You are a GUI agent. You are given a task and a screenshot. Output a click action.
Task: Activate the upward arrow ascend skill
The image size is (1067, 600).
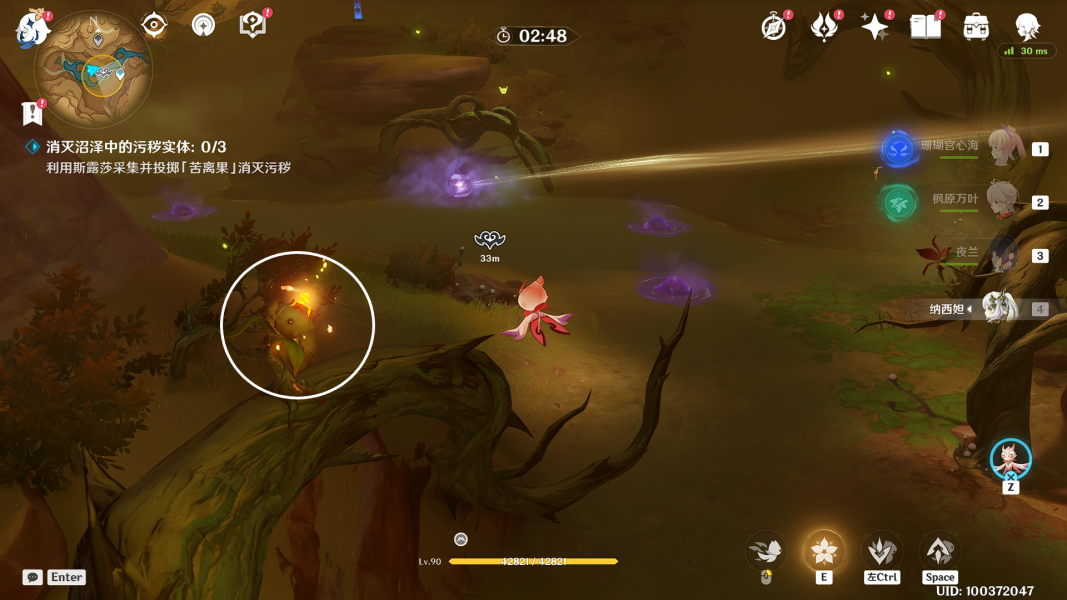click(939, 551)
